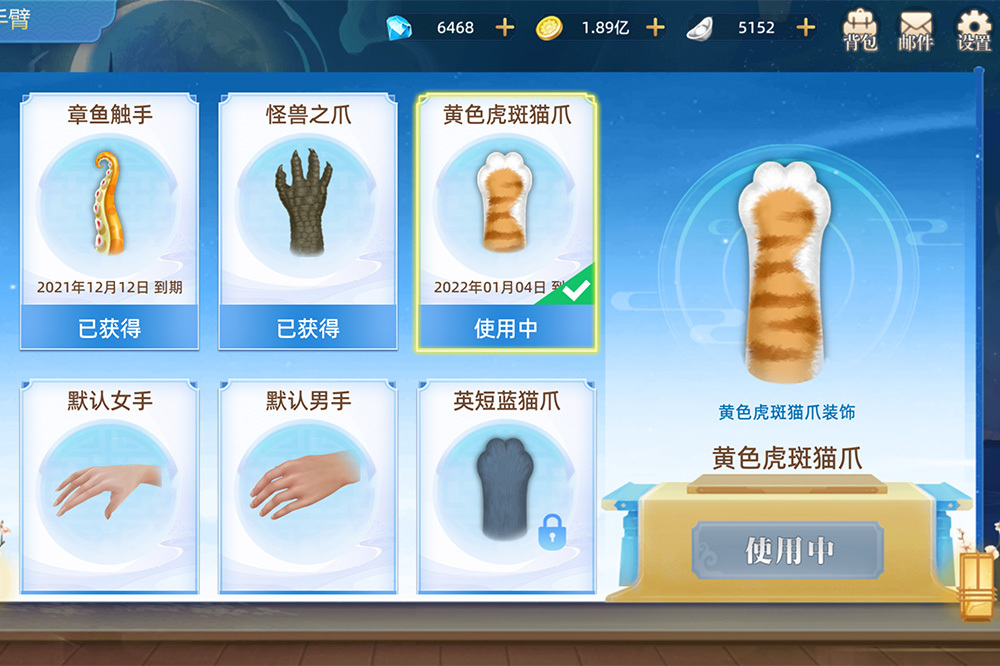This screenshot has width=1000, height=666.
Task: Add gold coins with the plus button
Action: tap(655, 28)
